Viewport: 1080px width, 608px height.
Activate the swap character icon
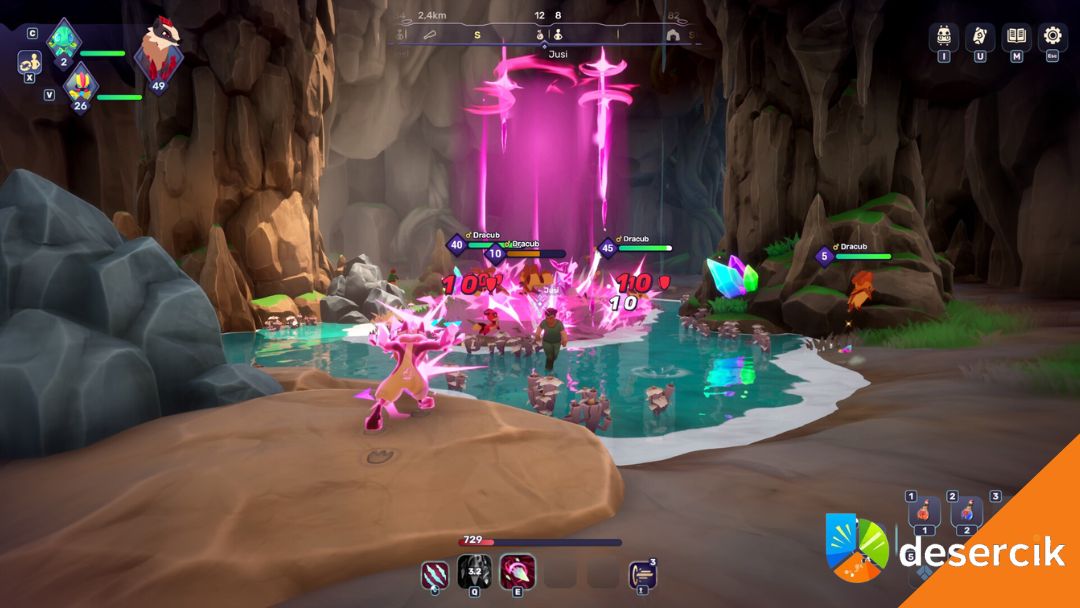[x=30, y=62]
